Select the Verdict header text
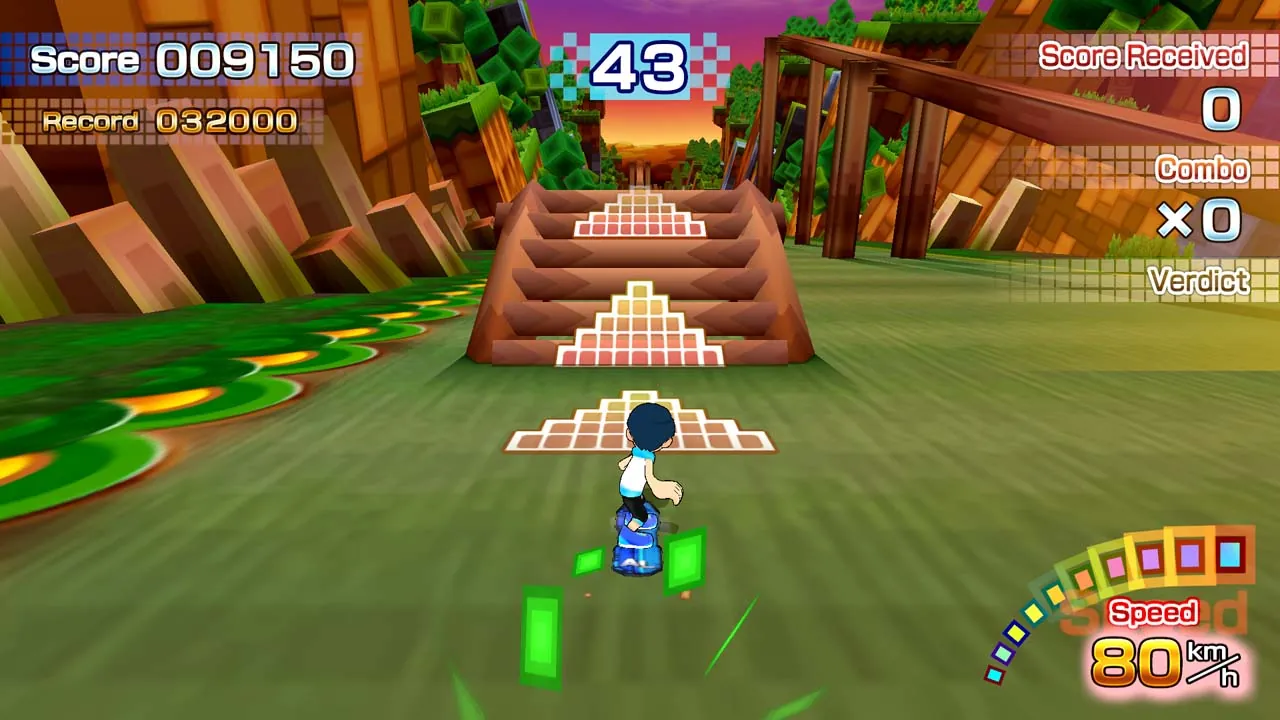The height and width of the screenshot is (720, 1280). [1197, 282]
